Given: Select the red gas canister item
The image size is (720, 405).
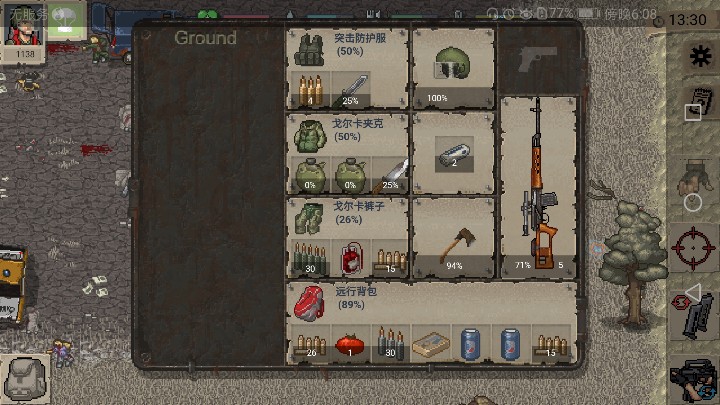Looking at the screenshot, I should pos(350,258).
